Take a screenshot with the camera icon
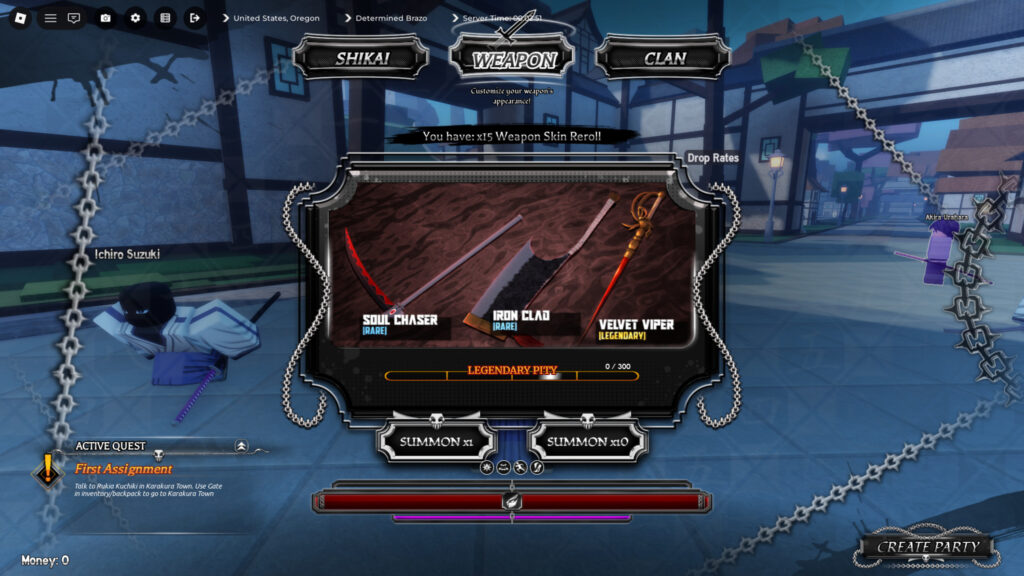1024x576 pixels. 105,18
